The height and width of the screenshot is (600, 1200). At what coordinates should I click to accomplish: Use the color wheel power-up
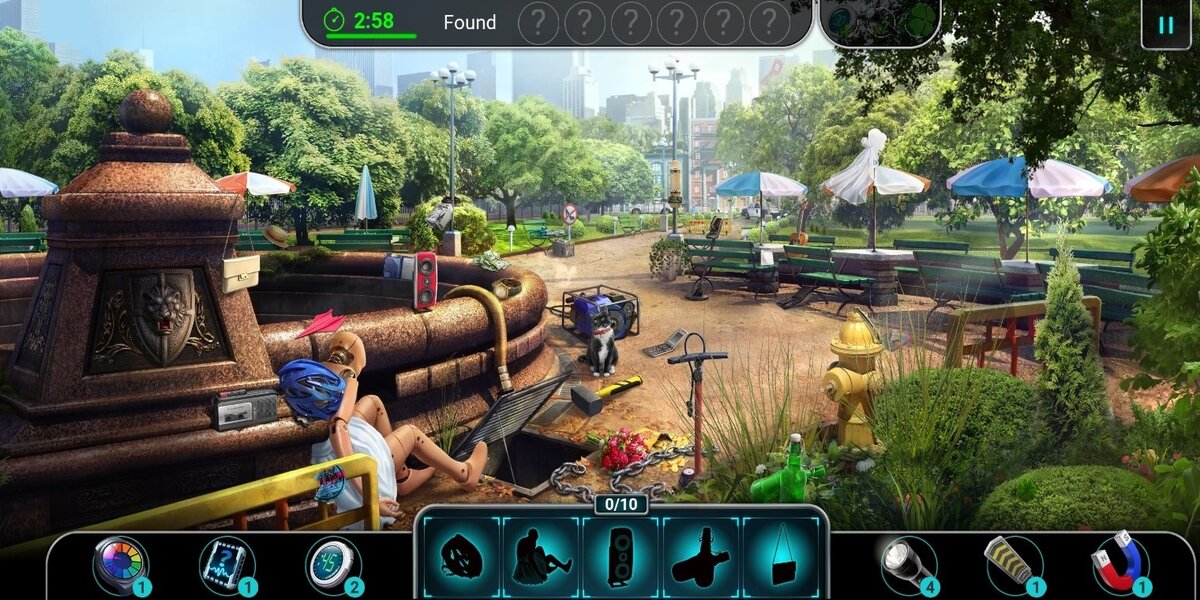[x=120, y=563]
